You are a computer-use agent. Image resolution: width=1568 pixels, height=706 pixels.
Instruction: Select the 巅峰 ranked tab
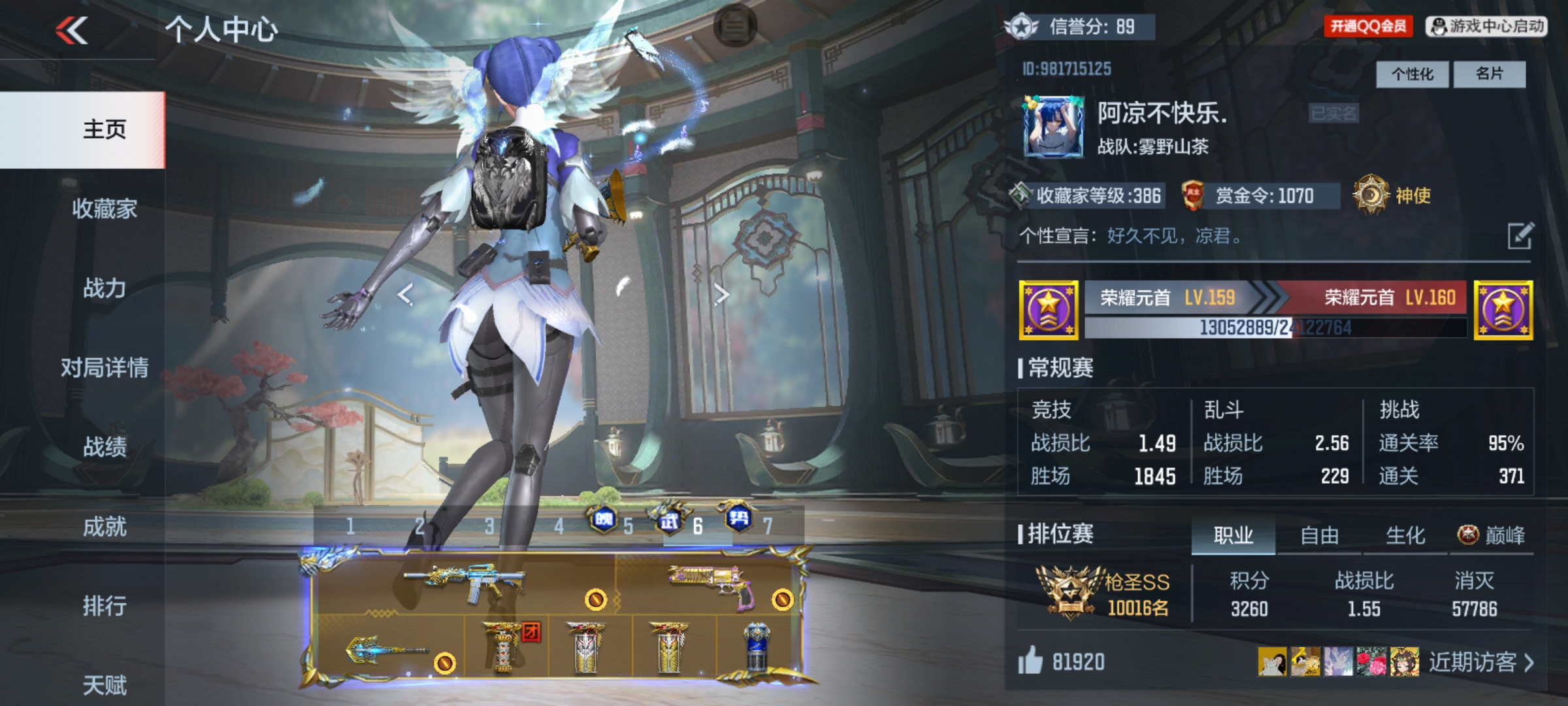(1492, 536)
